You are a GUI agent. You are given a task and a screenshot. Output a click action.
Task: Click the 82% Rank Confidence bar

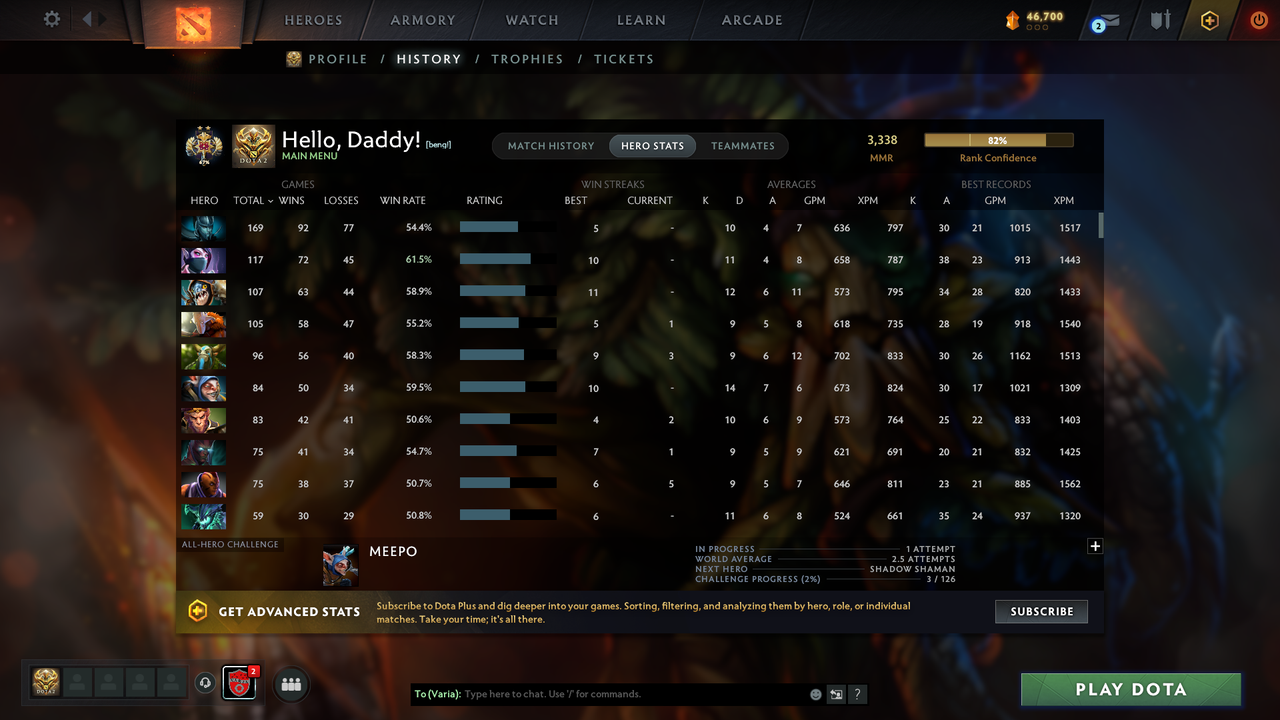(x=999, y=140)
